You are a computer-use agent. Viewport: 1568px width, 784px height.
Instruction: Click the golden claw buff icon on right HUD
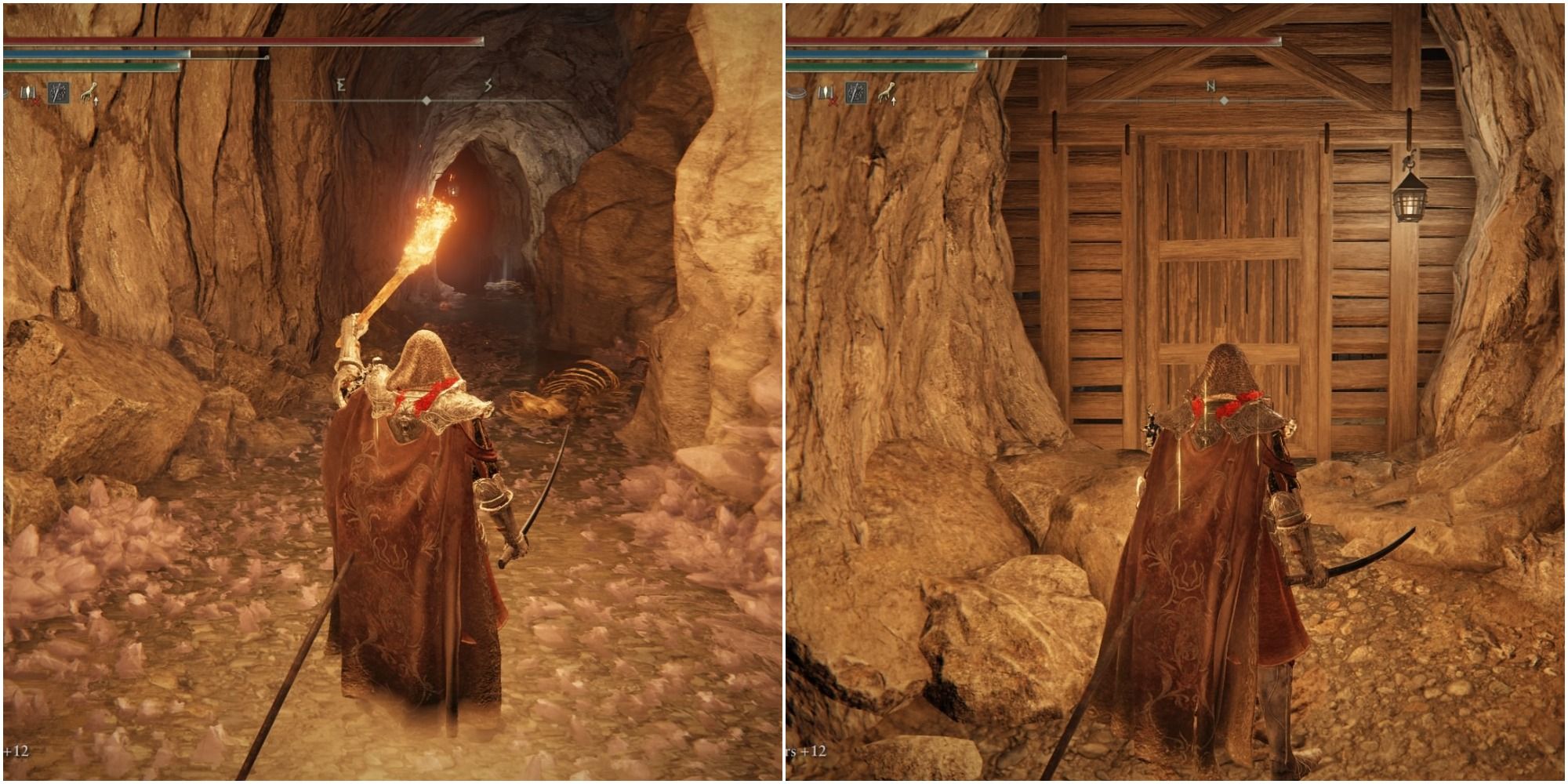tap(884, 92)
